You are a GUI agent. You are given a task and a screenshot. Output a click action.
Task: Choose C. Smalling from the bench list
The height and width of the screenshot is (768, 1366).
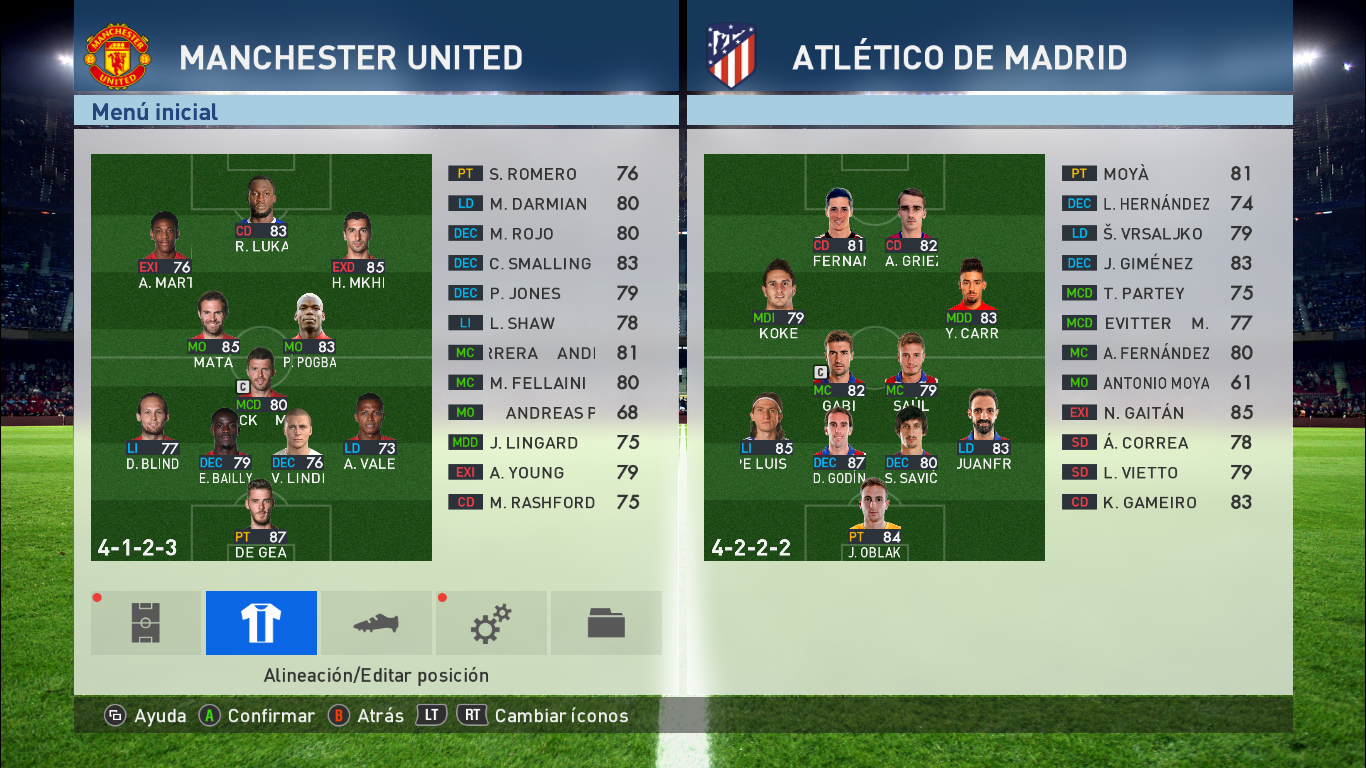543,264
